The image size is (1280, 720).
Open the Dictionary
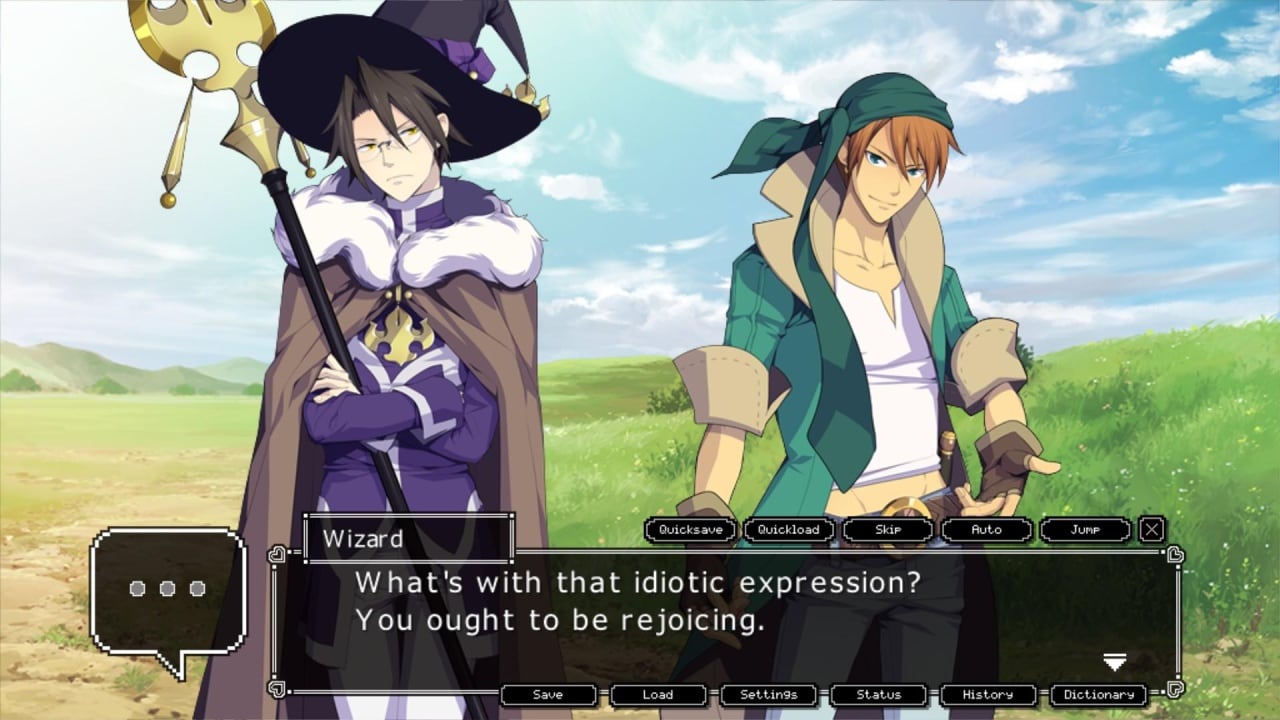(x=1098, y=695)
